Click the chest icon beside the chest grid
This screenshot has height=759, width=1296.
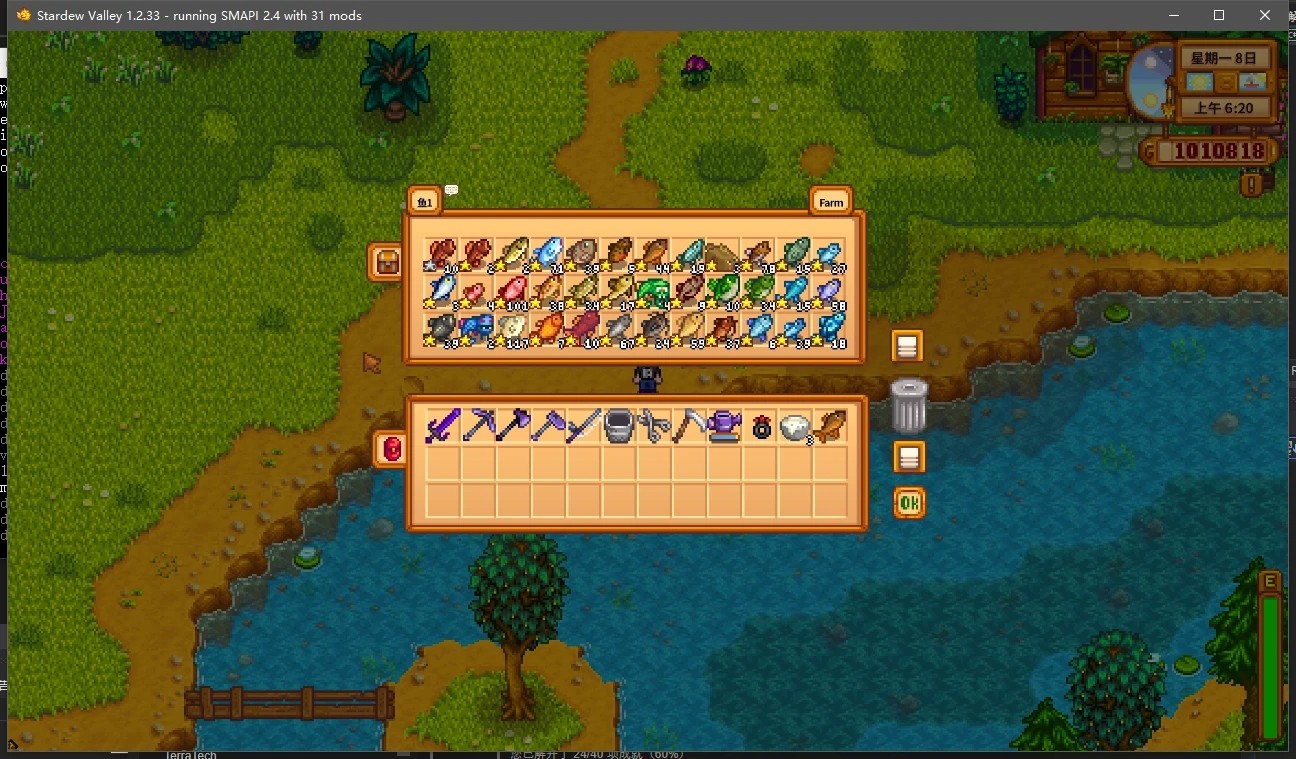[x=386, y=262]
